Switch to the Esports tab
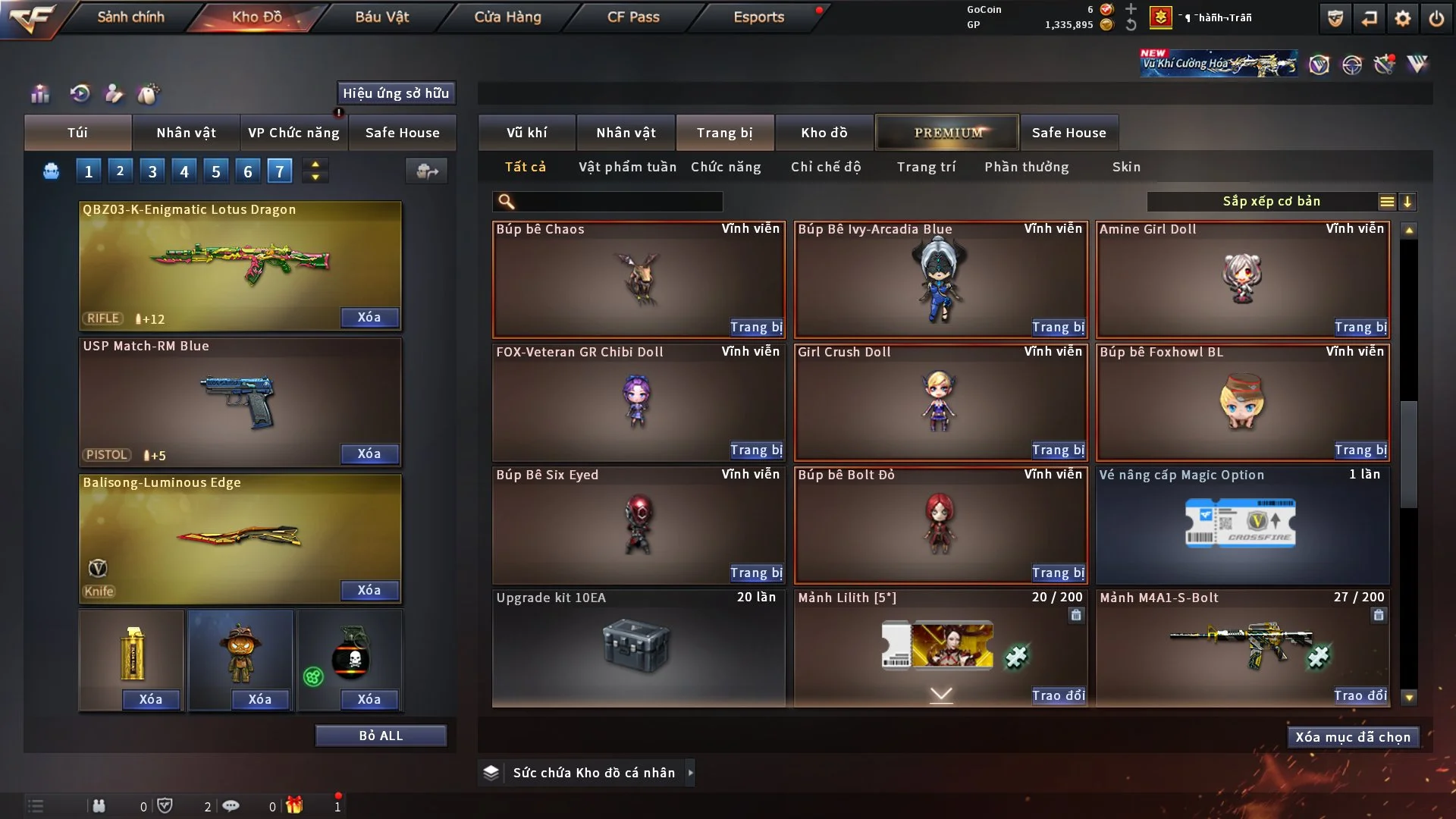The height and width of the screenshot is (819, 1456). point(758,17)
